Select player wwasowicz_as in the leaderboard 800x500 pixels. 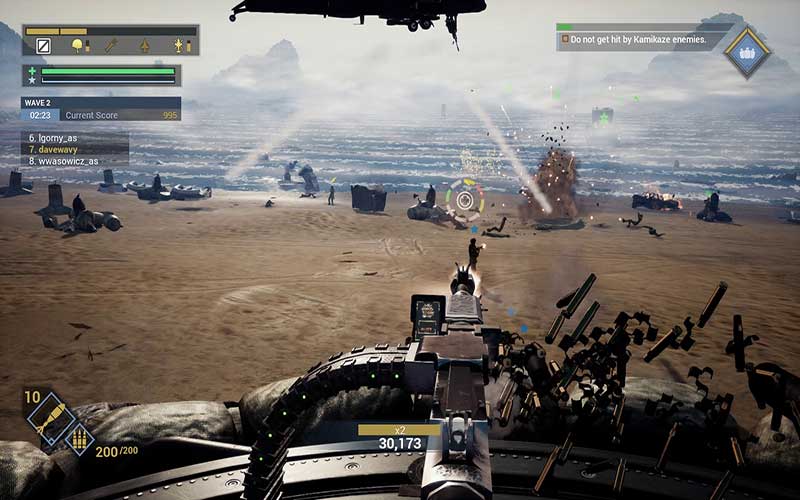pos(64,160)
